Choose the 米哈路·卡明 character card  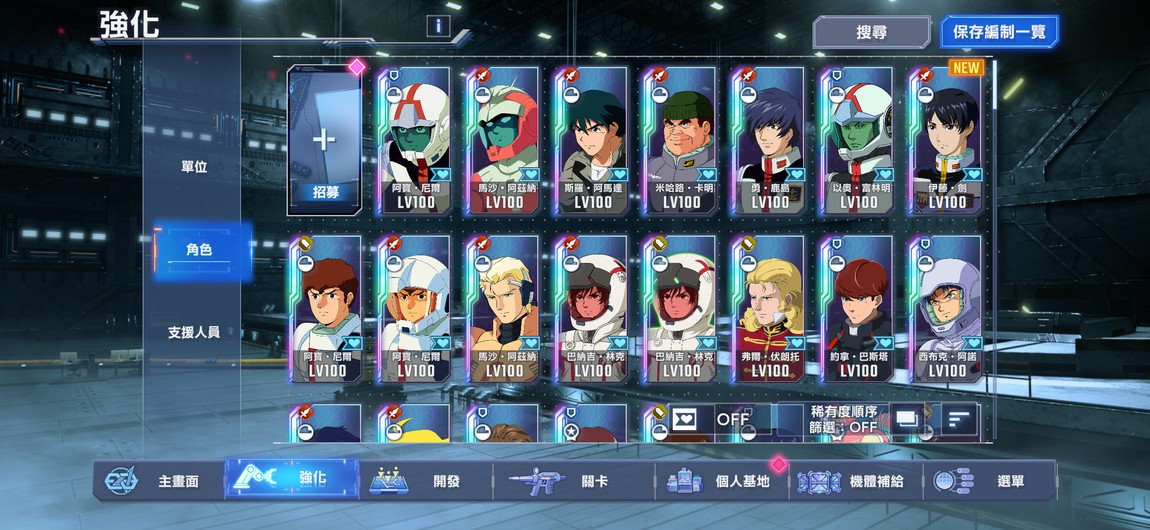pos(681,140)
